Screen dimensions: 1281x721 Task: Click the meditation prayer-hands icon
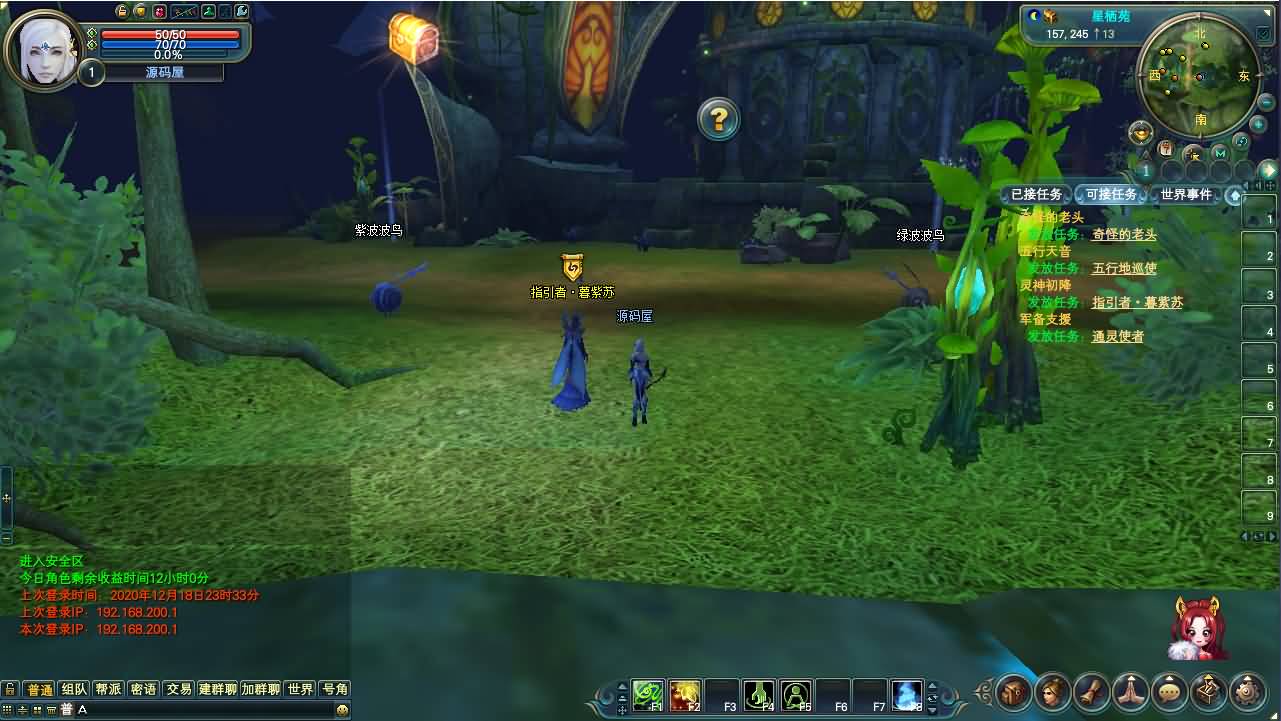pos(1131,691)
